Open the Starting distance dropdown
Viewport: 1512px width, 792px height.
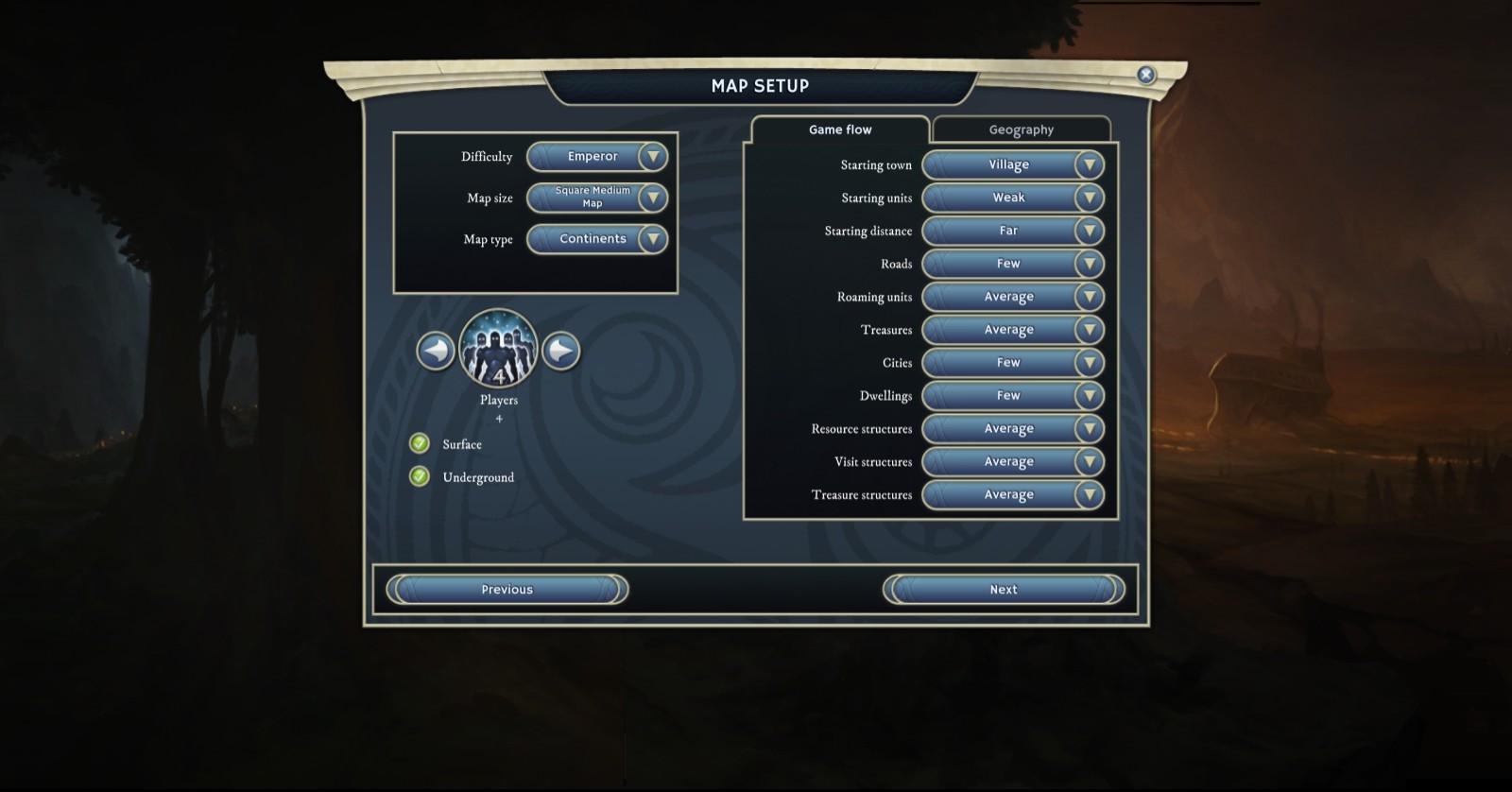click(1013, 231)
